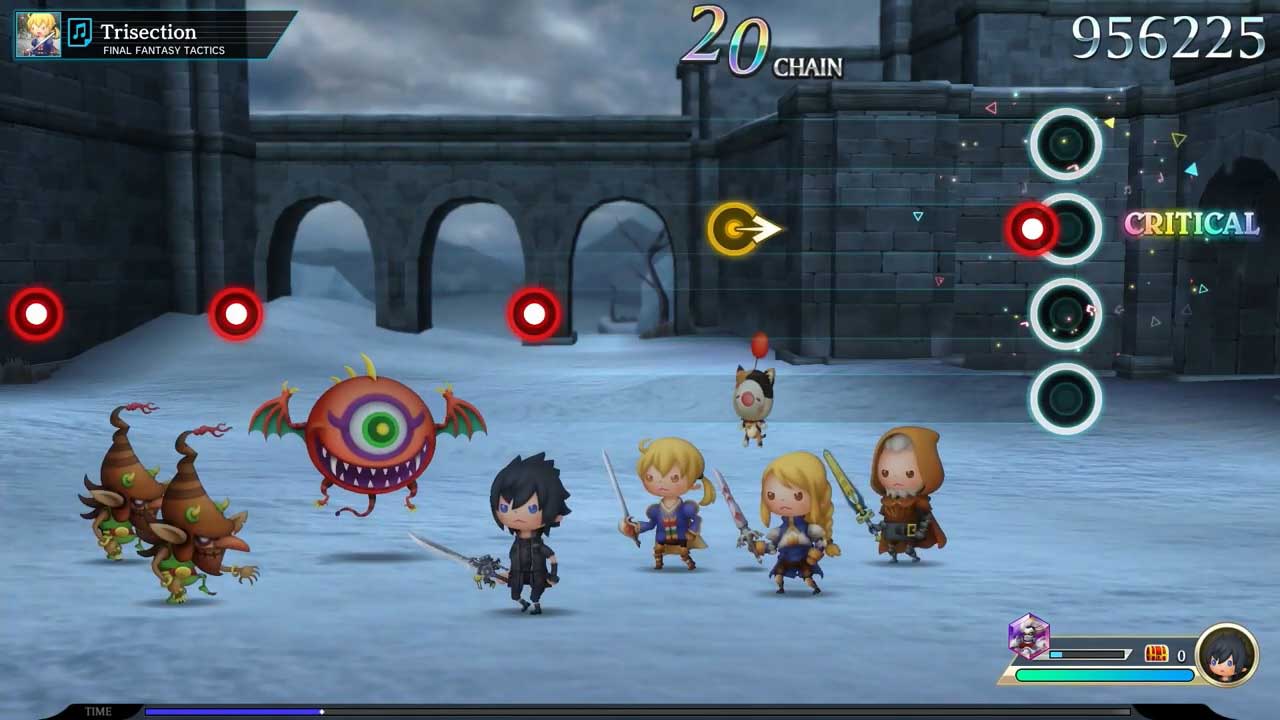Viewport: 1280px width, 720px height.
Task: Hit the red note on the trigger ring
Action: [x=1032, y=229]
